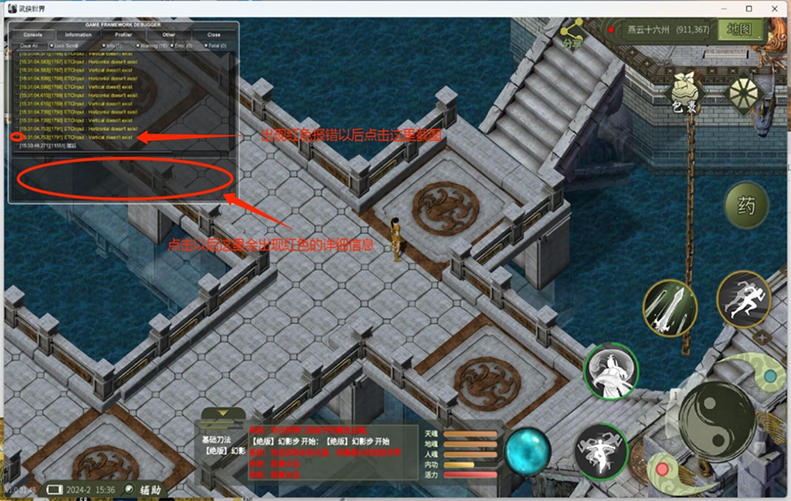Select the debugger Other tab

tap(168, 34)
